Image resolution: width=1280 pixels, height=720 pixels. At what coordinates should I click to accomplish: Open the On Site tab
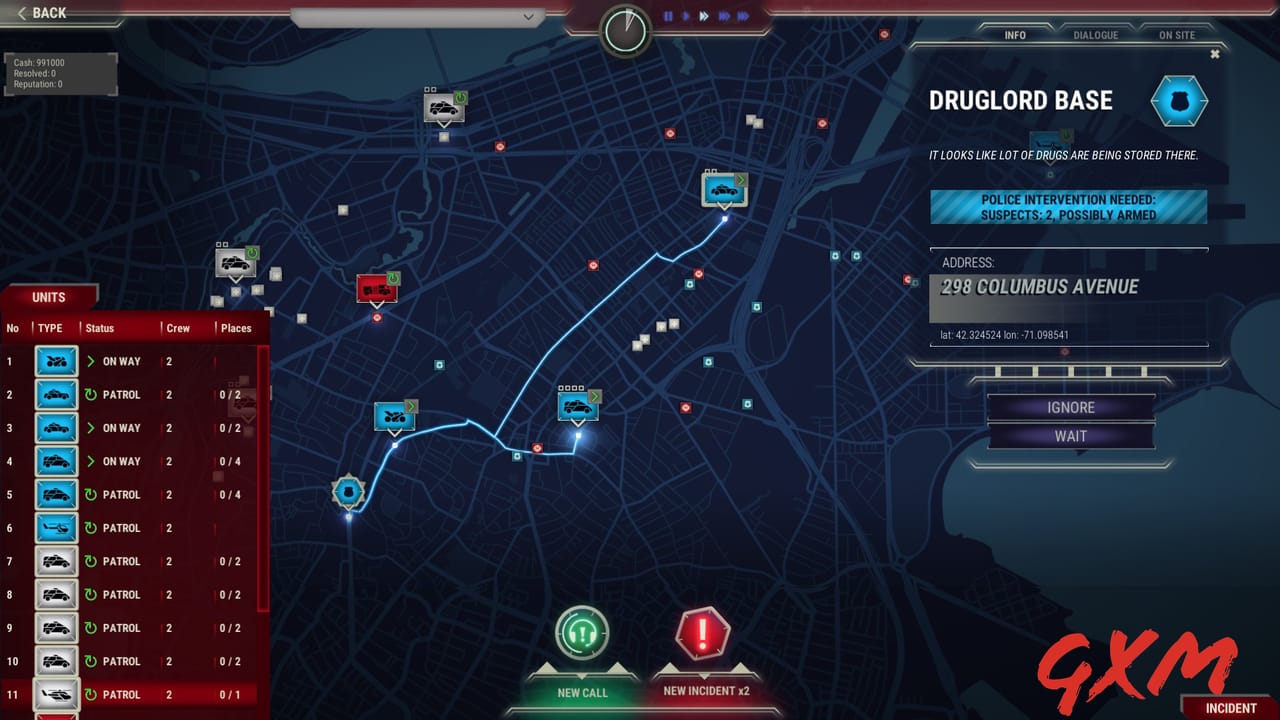(1177, 34)
